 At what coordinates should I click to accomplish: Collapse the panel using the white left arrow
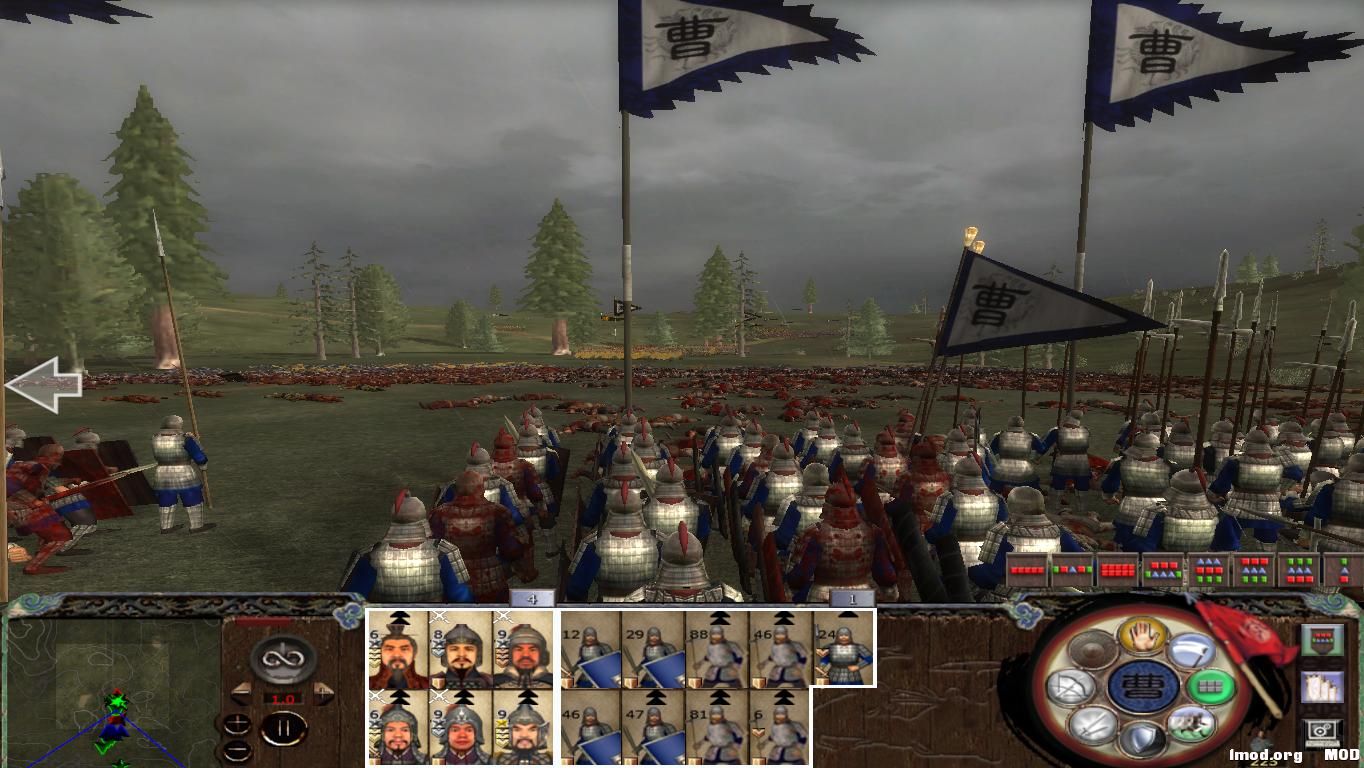[45, 385]
